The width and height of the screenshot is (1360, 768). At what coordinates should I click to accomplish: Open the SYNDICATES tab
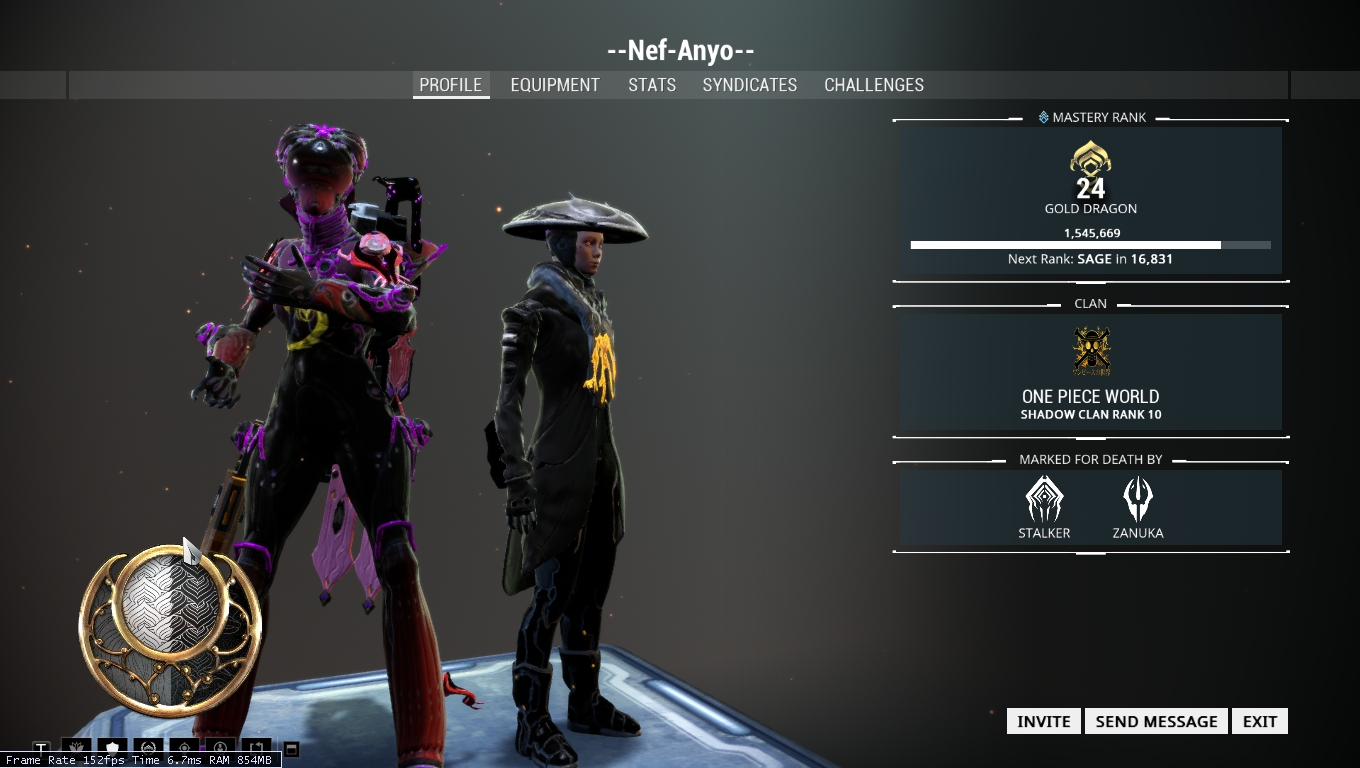(749, 85)
